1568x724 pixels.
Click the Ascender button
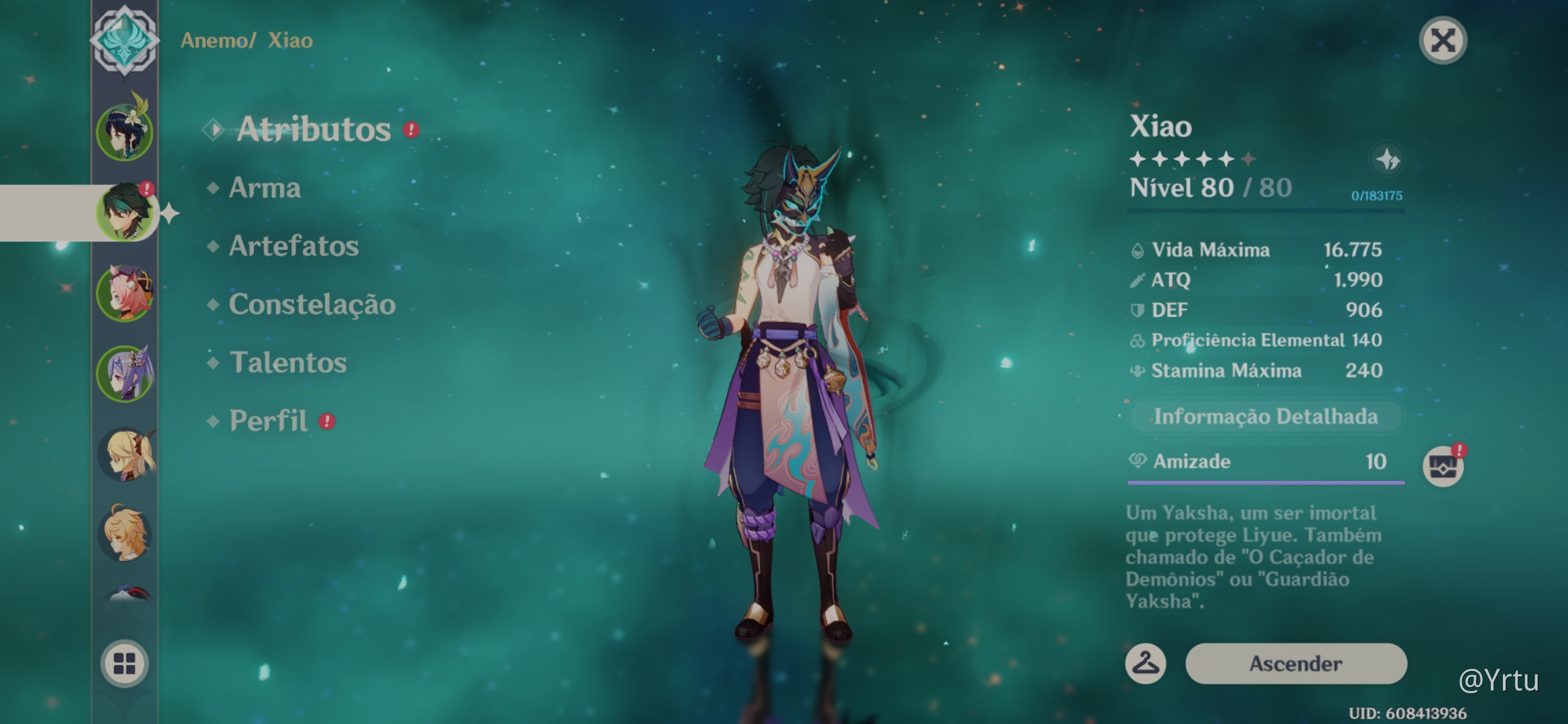pyautogui.click(x=1295, y=664)
